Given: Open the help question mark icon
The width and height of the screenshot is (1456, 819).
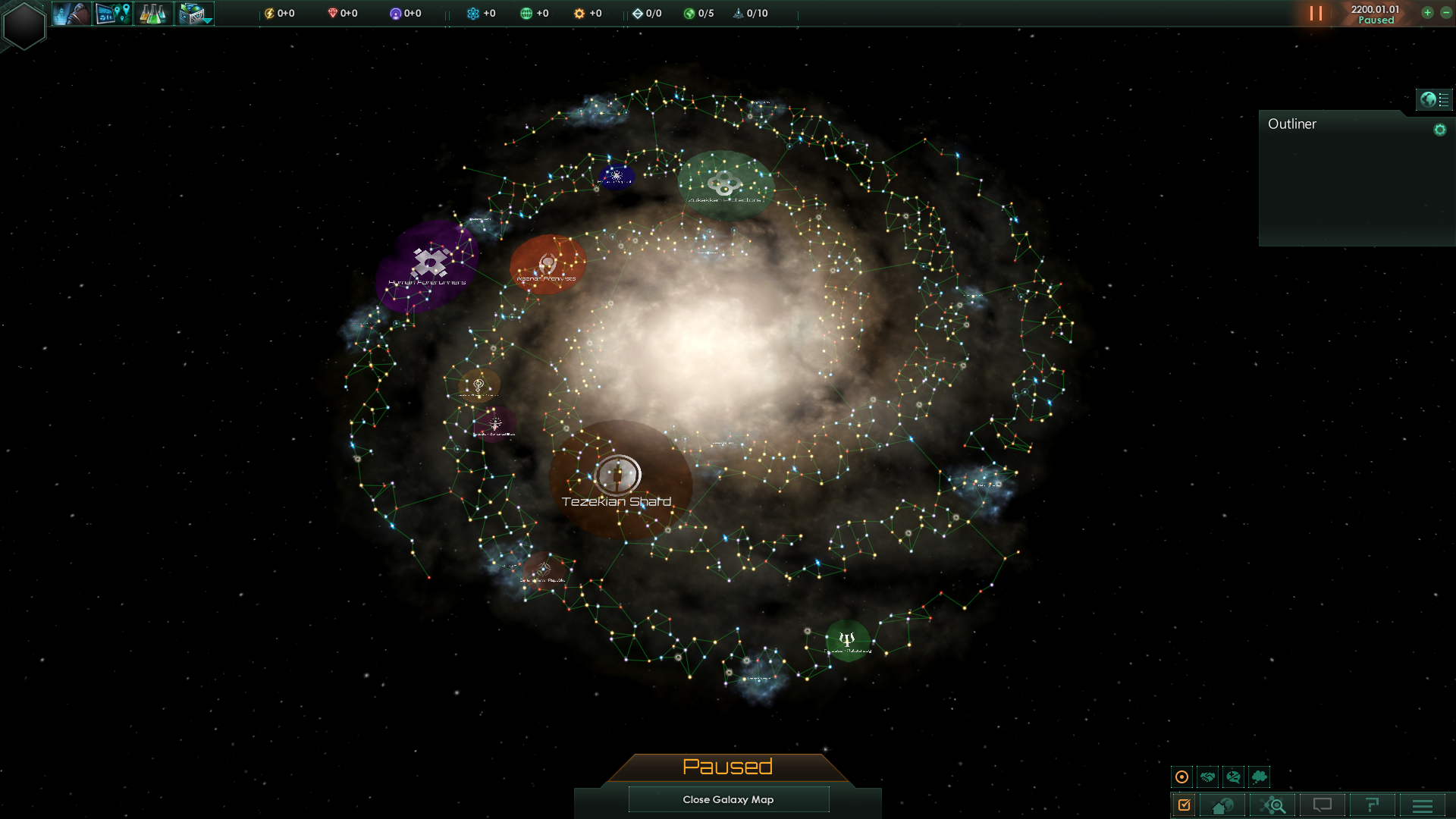Looking at the screenshot, I should (1373, 805).
